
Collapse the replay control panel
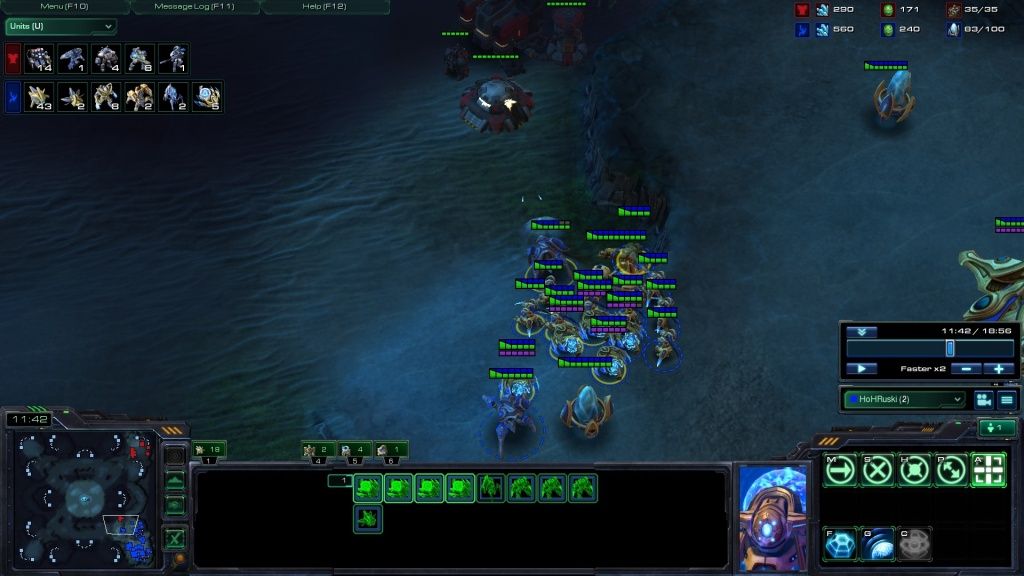pos(861,332)
